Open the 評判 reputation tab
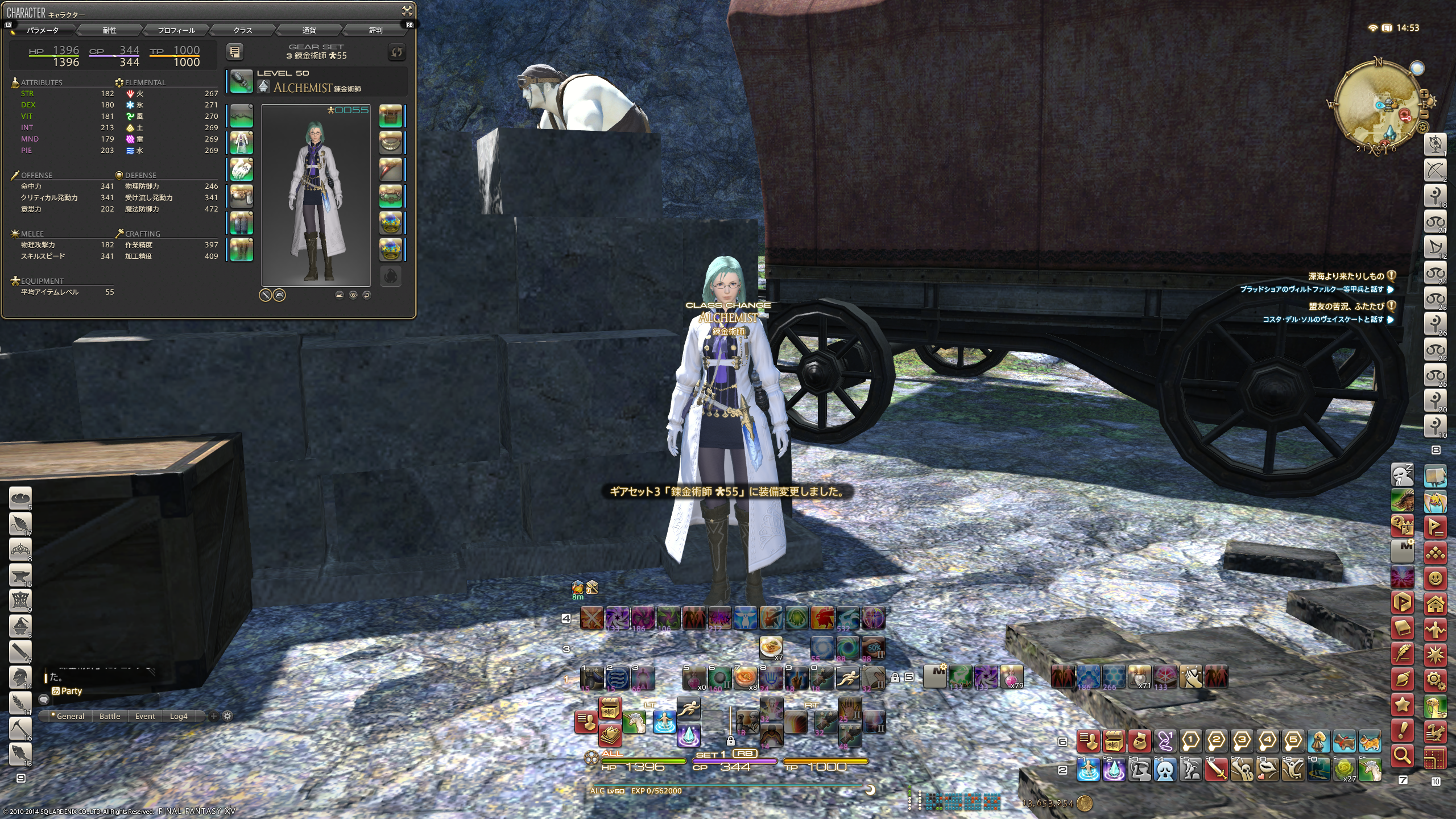The width and height of the screenshot is (1456, 819). coord(376,30)
